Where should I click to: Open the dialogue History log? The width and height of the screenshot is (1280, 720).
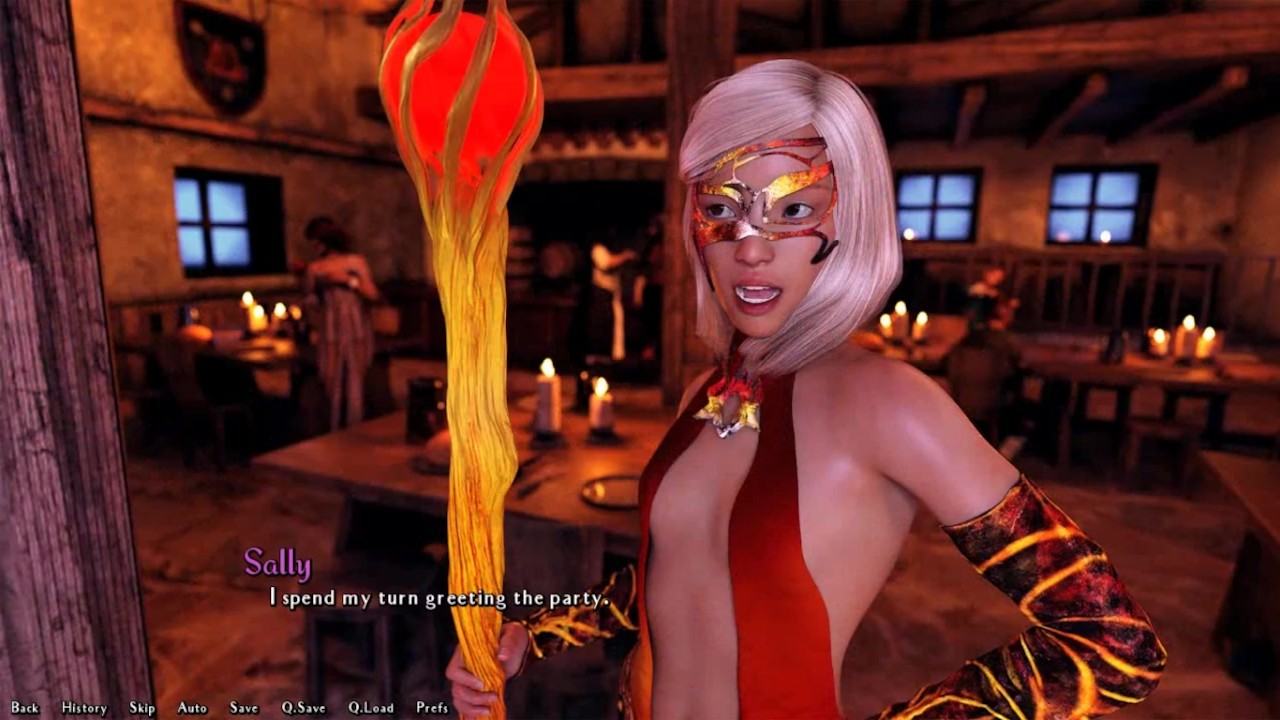84,708
